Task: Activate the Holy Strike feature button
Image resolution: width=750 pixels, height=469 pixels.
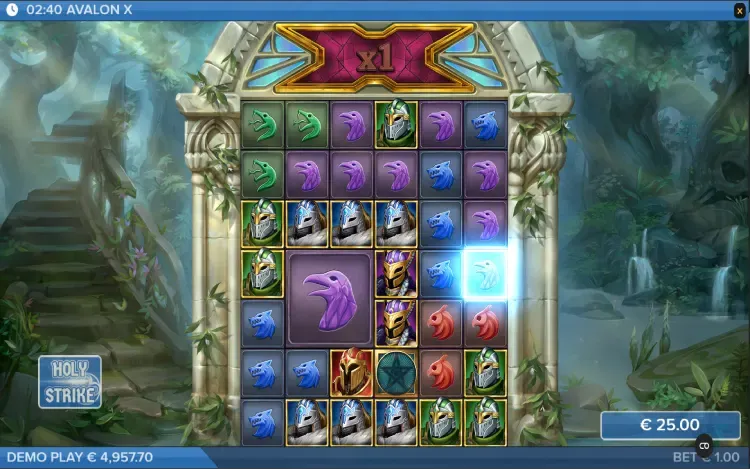Action: (70, 382)
